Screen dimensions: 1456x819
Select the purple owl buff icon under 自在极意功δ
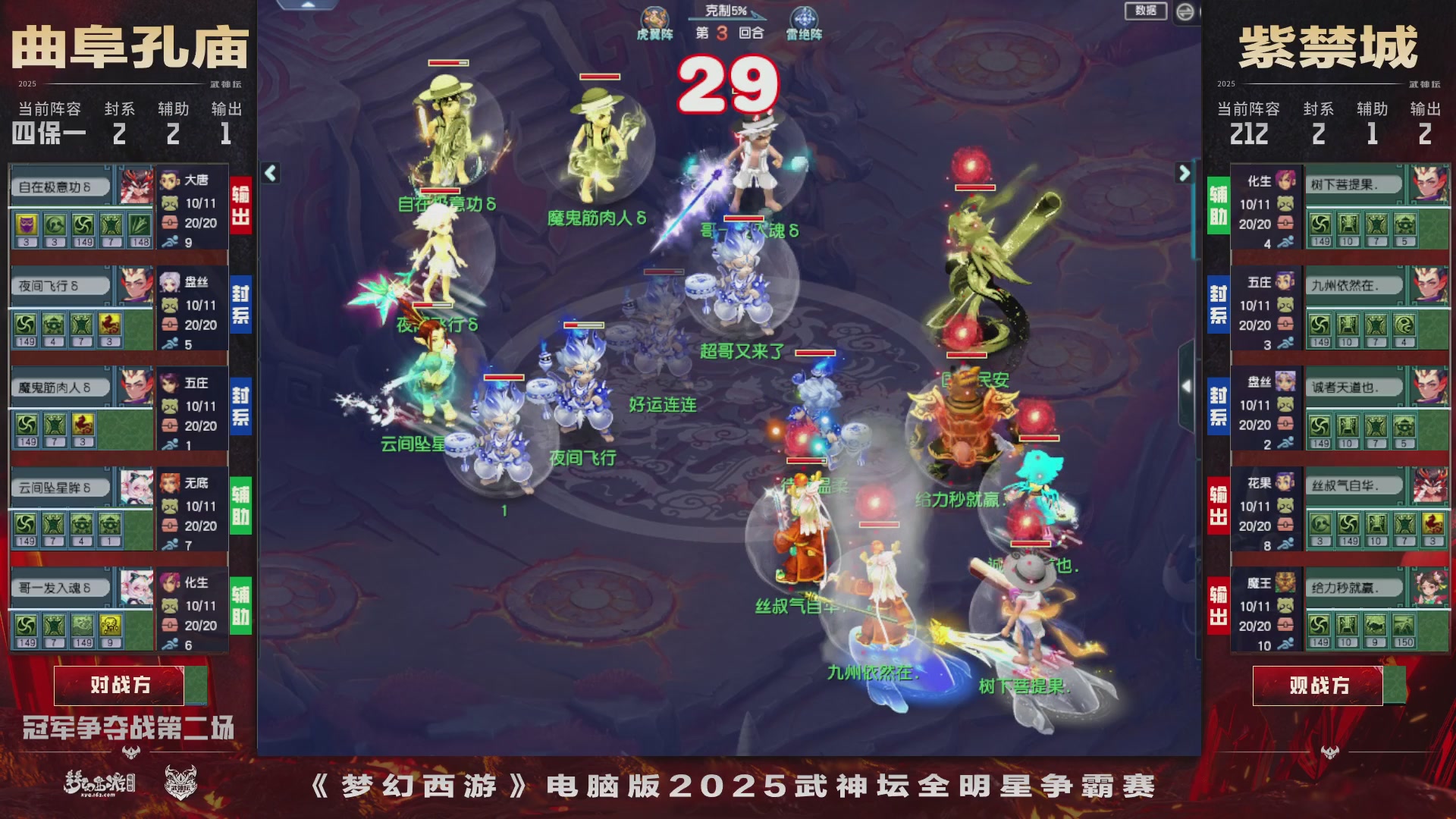tap(26, 224)
